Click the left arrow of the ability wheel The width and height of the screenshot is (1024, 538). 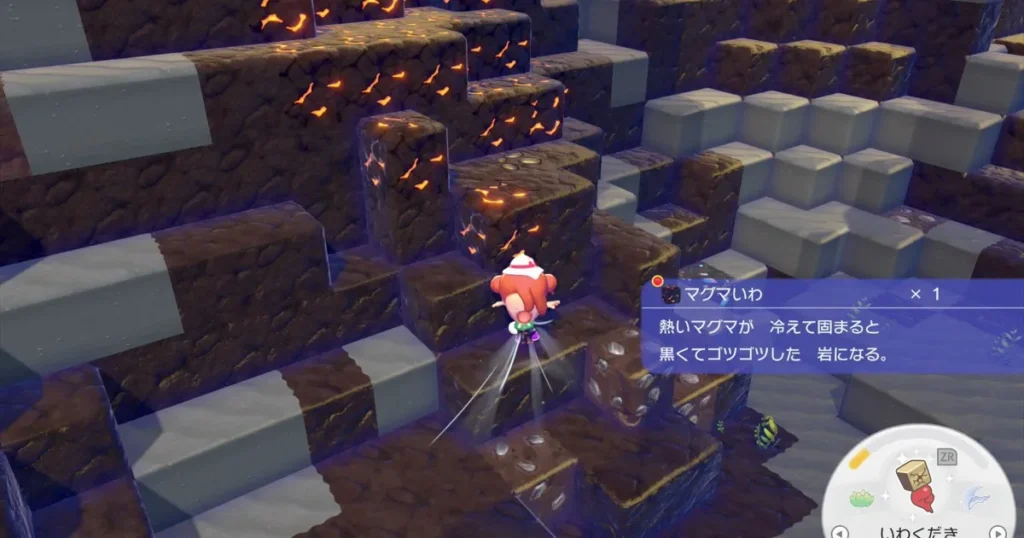click(842, 531)
